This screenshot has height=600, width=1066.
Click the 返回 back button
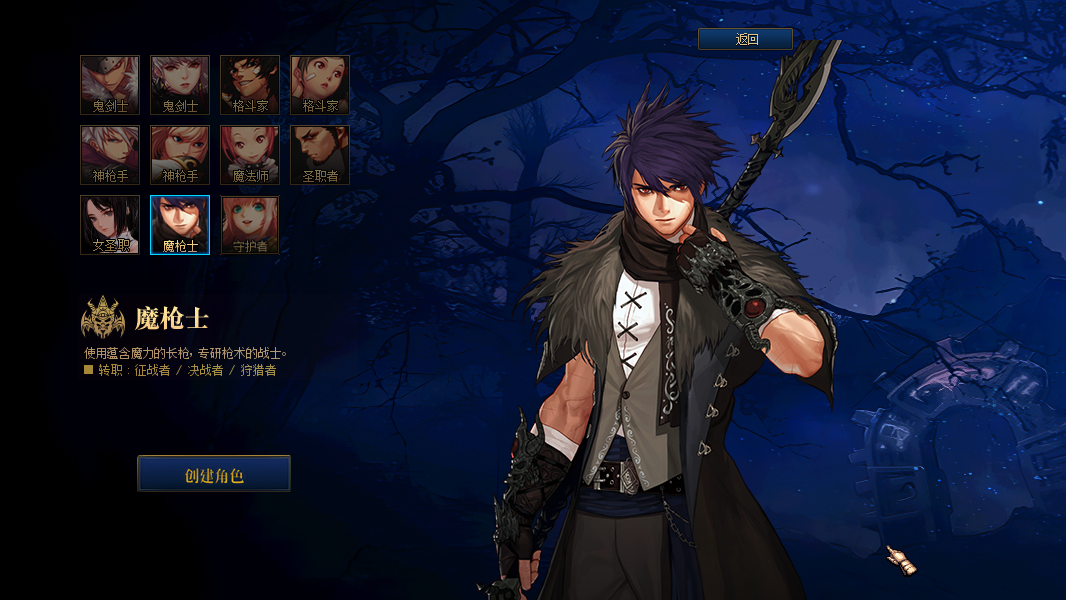pos(745,39)
